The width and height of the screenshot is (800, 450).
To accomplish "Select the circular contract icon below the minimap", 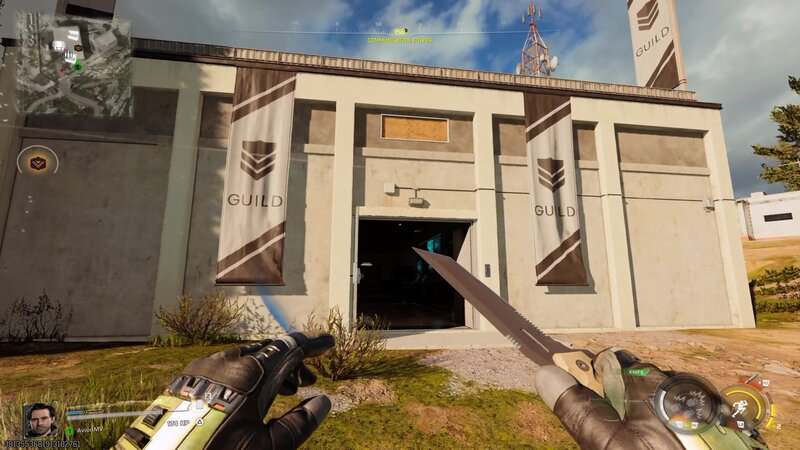I will (x=38, y=161).
